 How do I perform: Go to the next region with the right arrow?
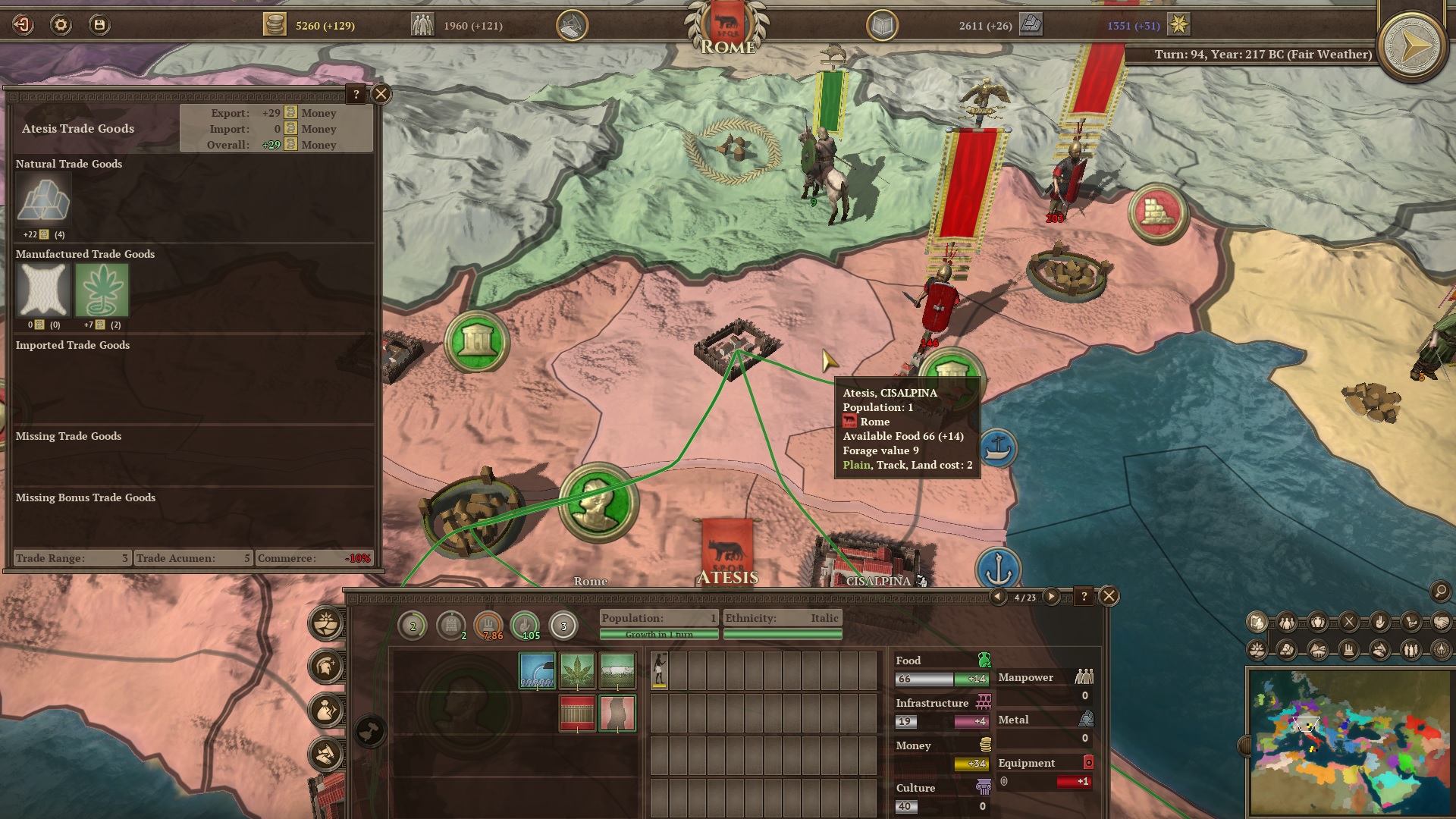[1051, 597]
